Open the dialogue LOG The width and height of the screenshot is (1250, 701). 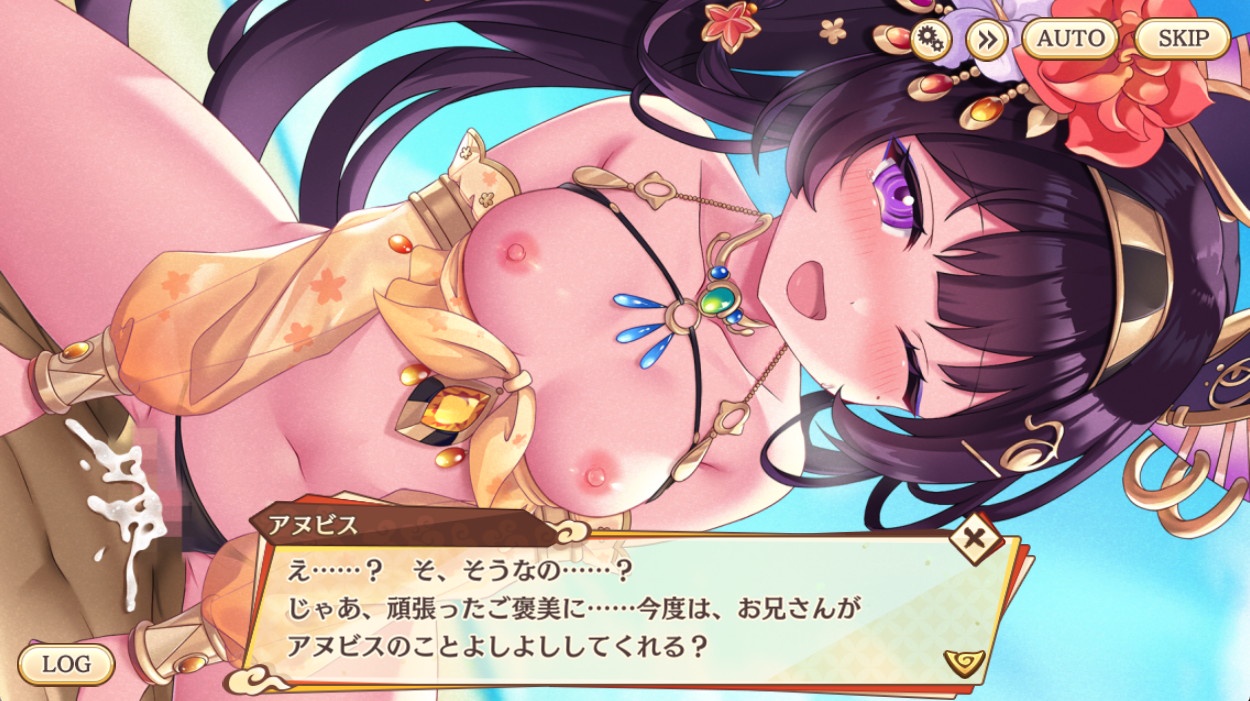(66, 663)
